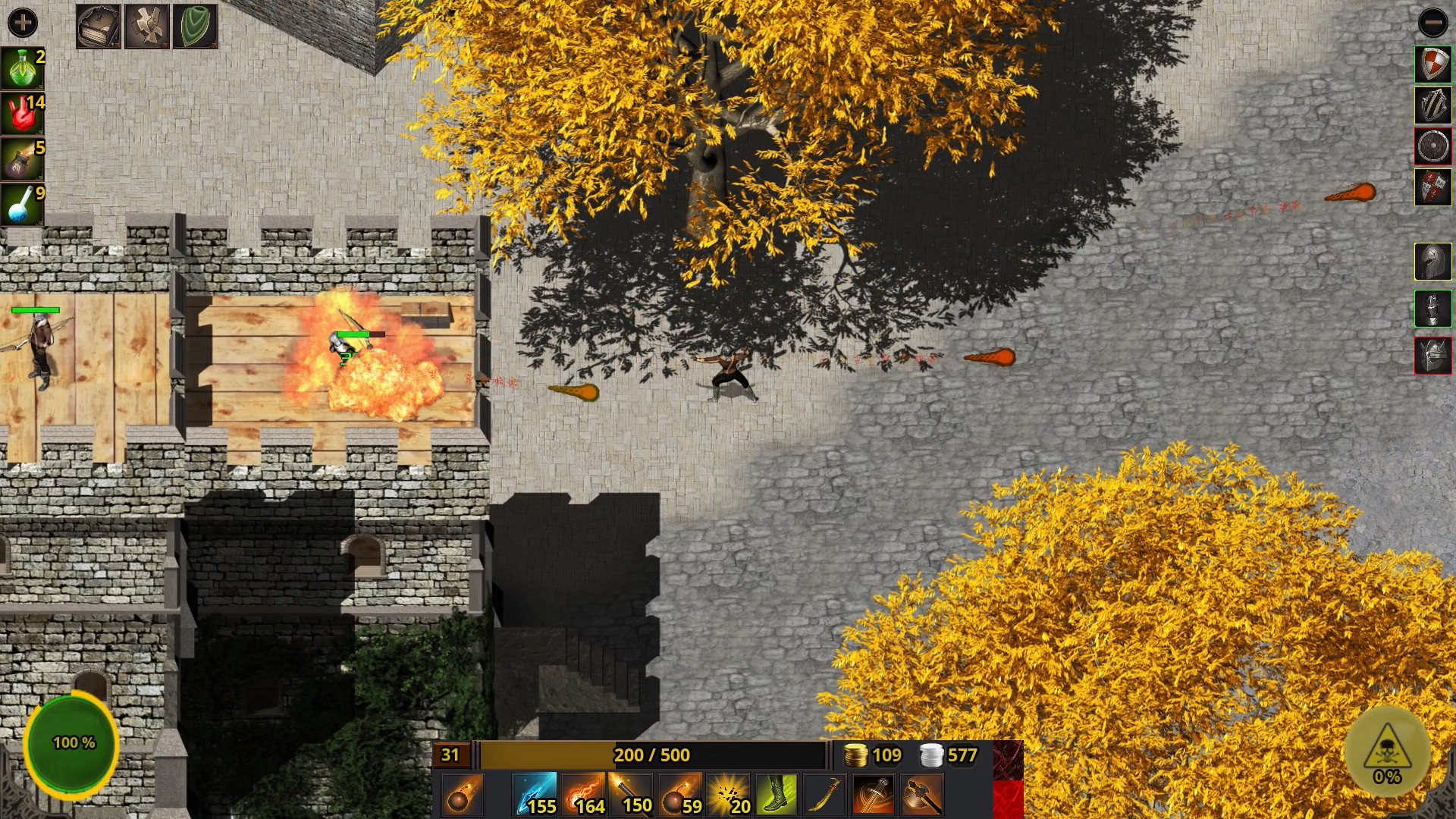Equip the horned helmet
The image size is (1456, 819).
[x=1432, y=356]
